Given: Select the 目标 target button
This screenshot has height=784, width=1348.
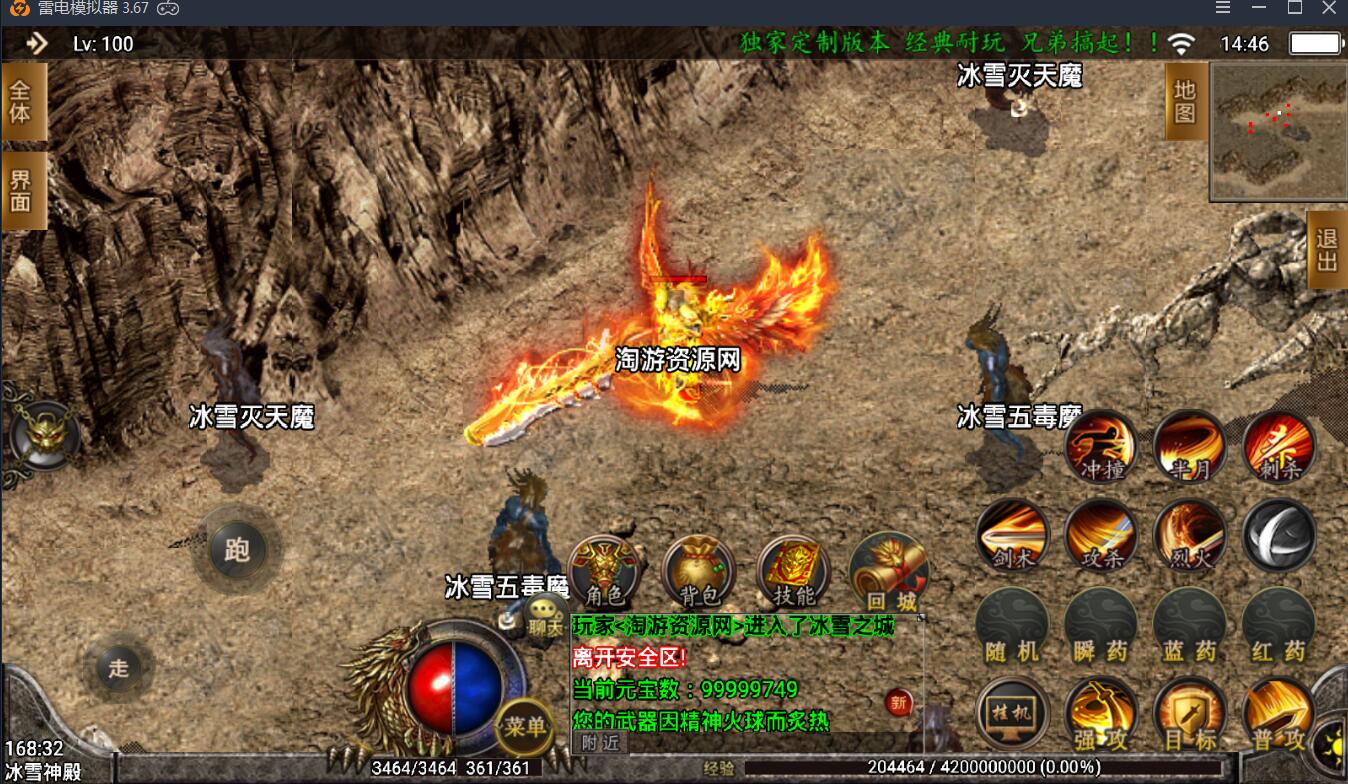Looking at the screenshot, I should [x=1190, y=714].
